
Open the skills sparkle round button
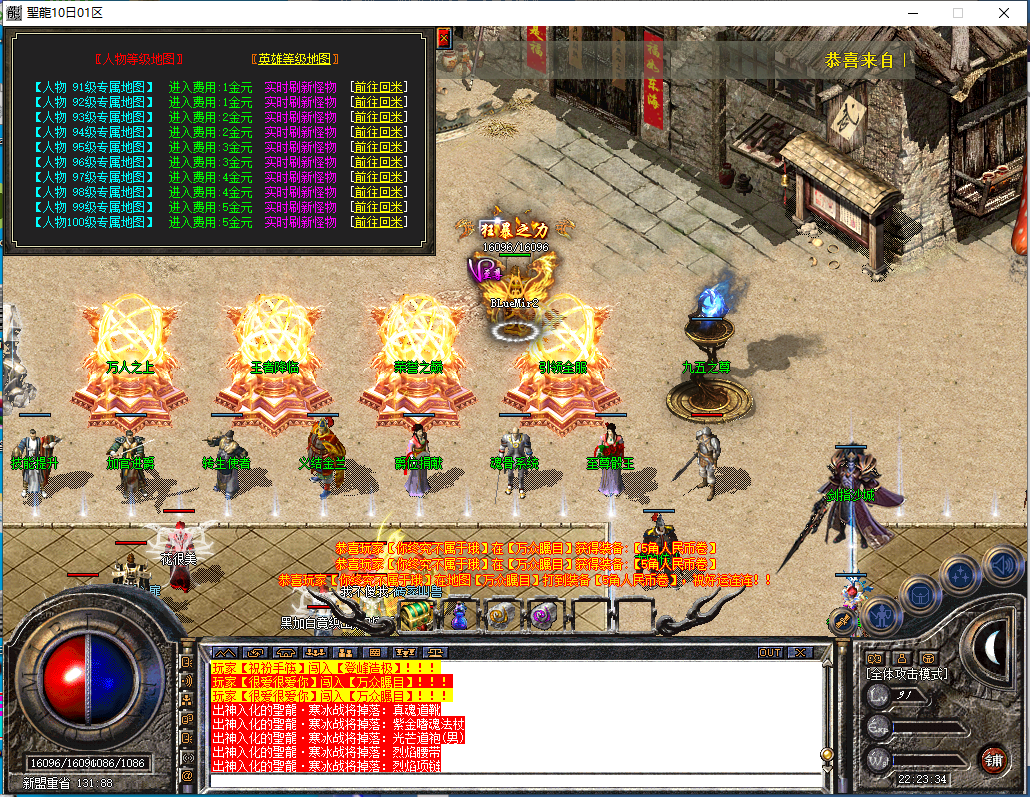click(x=961, y=575)
